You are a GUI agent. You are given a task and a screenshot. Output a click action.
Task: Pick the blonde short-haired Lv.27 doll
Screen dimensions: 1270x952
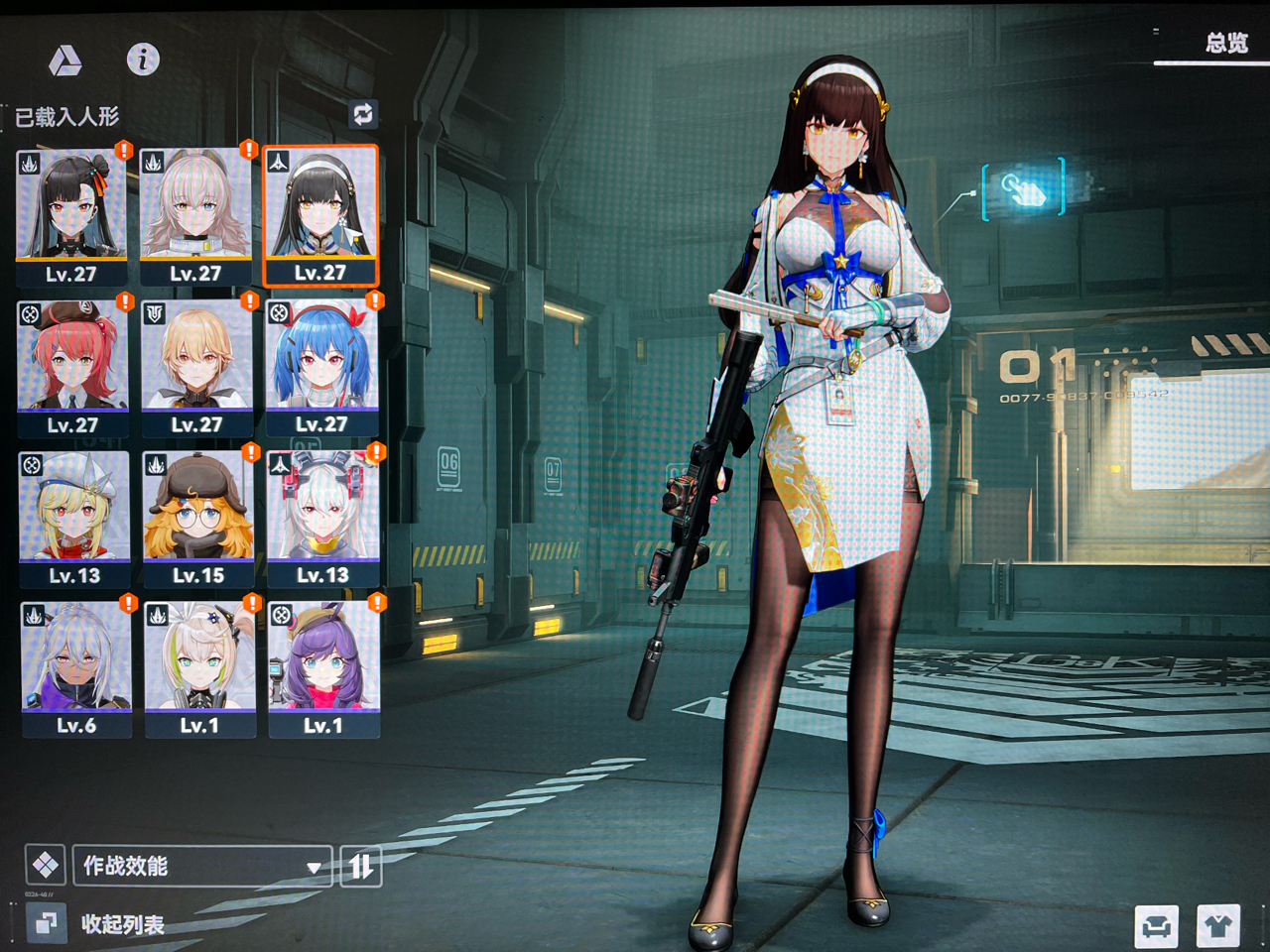(196, 367)
